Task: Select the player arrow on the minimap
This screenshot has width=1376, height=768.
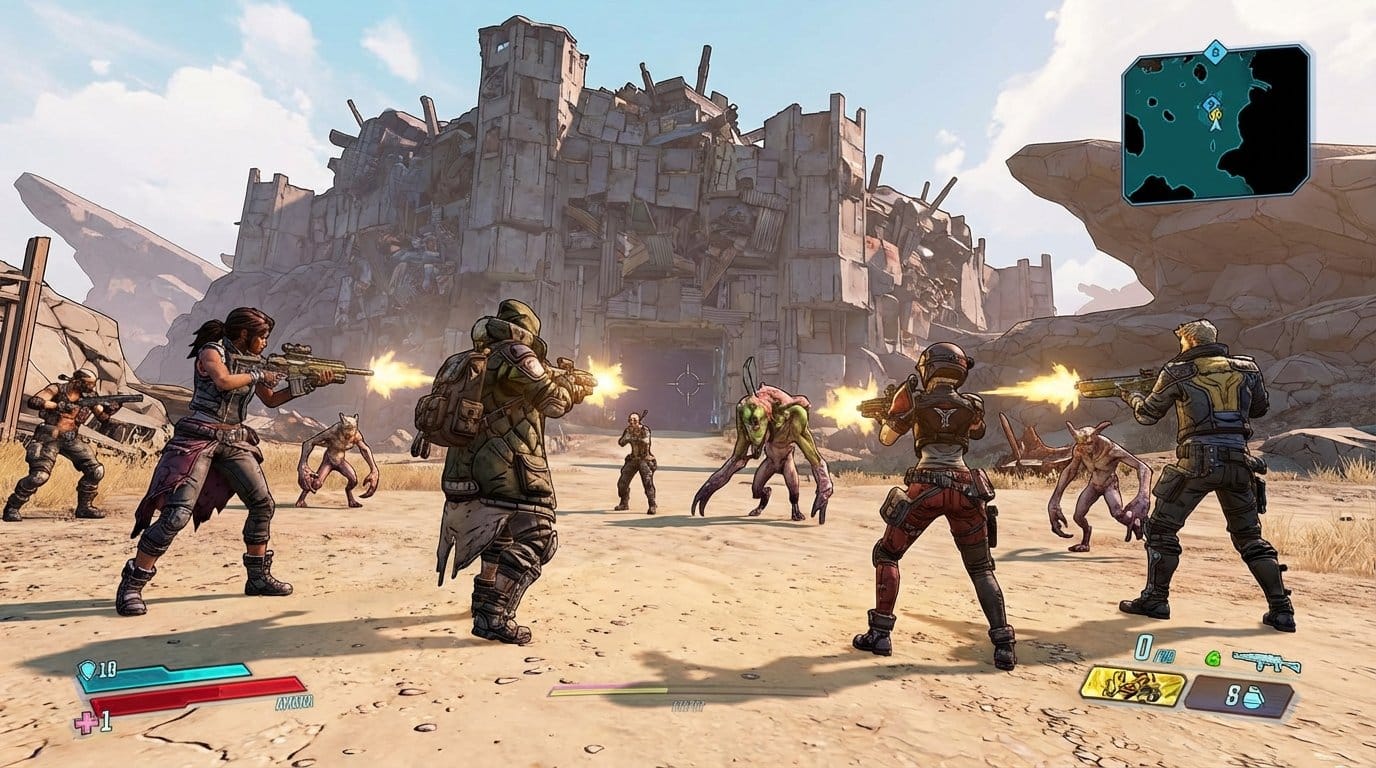Action: (1216, 125)
